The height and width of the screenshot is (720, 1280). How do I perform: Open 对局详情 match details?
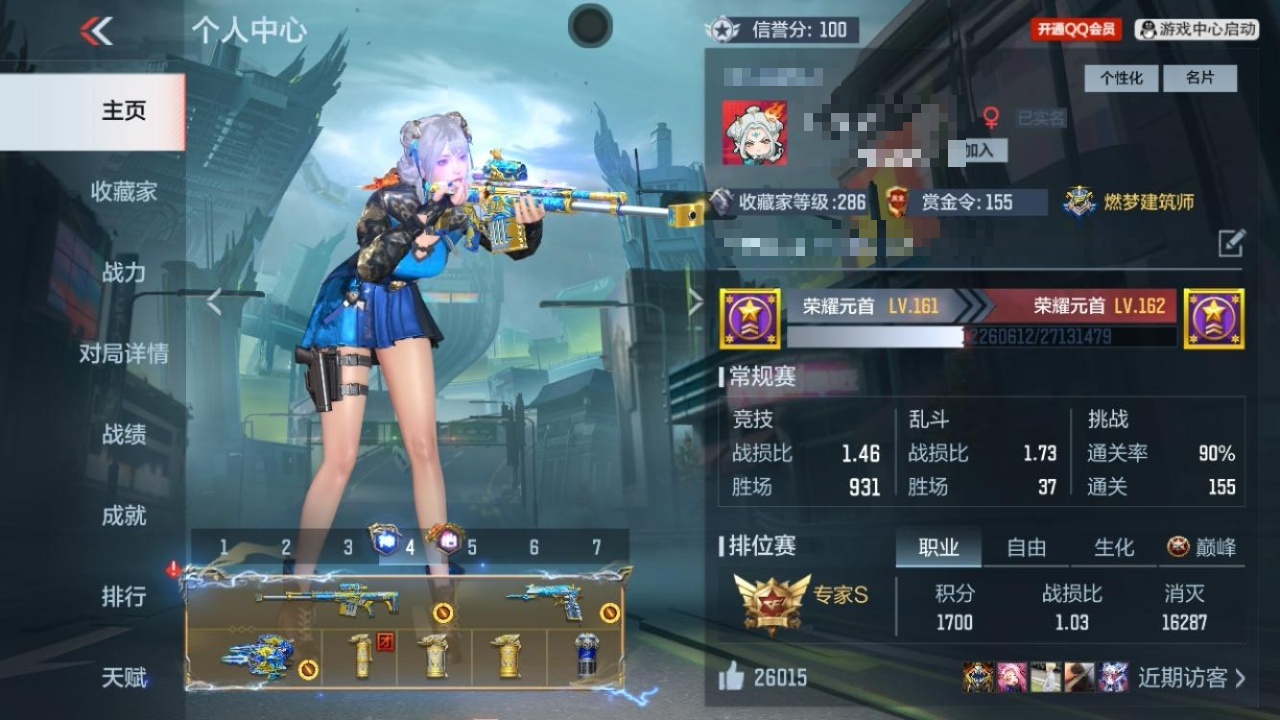click(124, 353)
